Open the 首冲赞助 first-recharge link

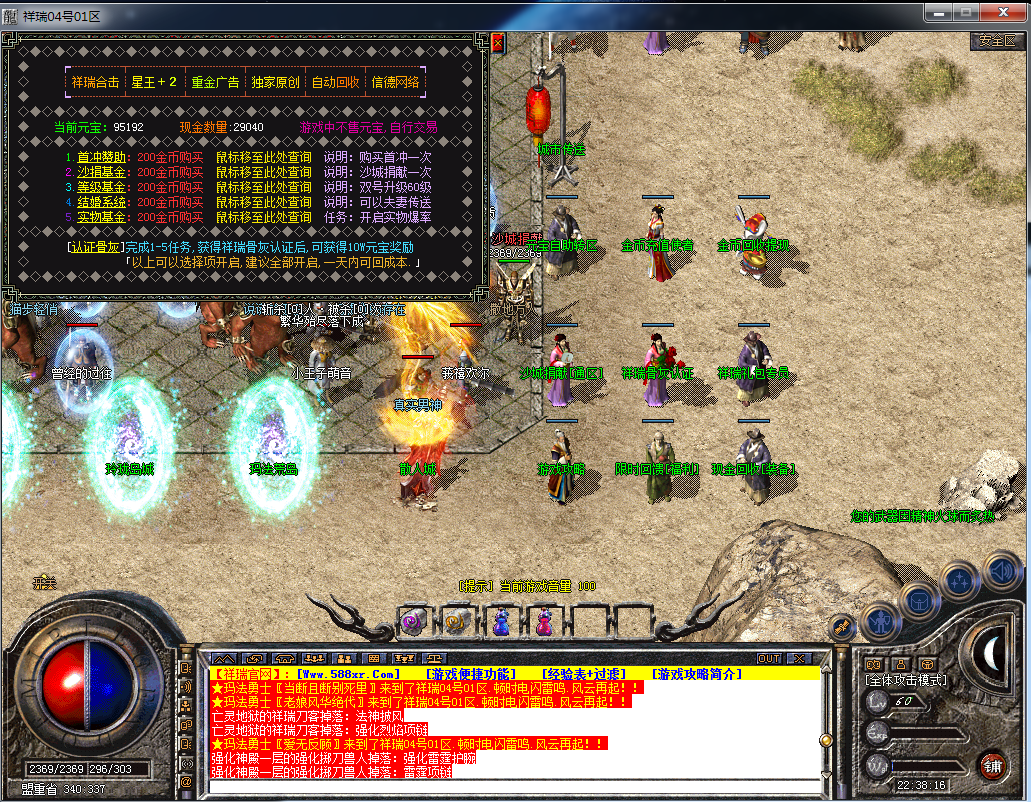tap(105, 158)
